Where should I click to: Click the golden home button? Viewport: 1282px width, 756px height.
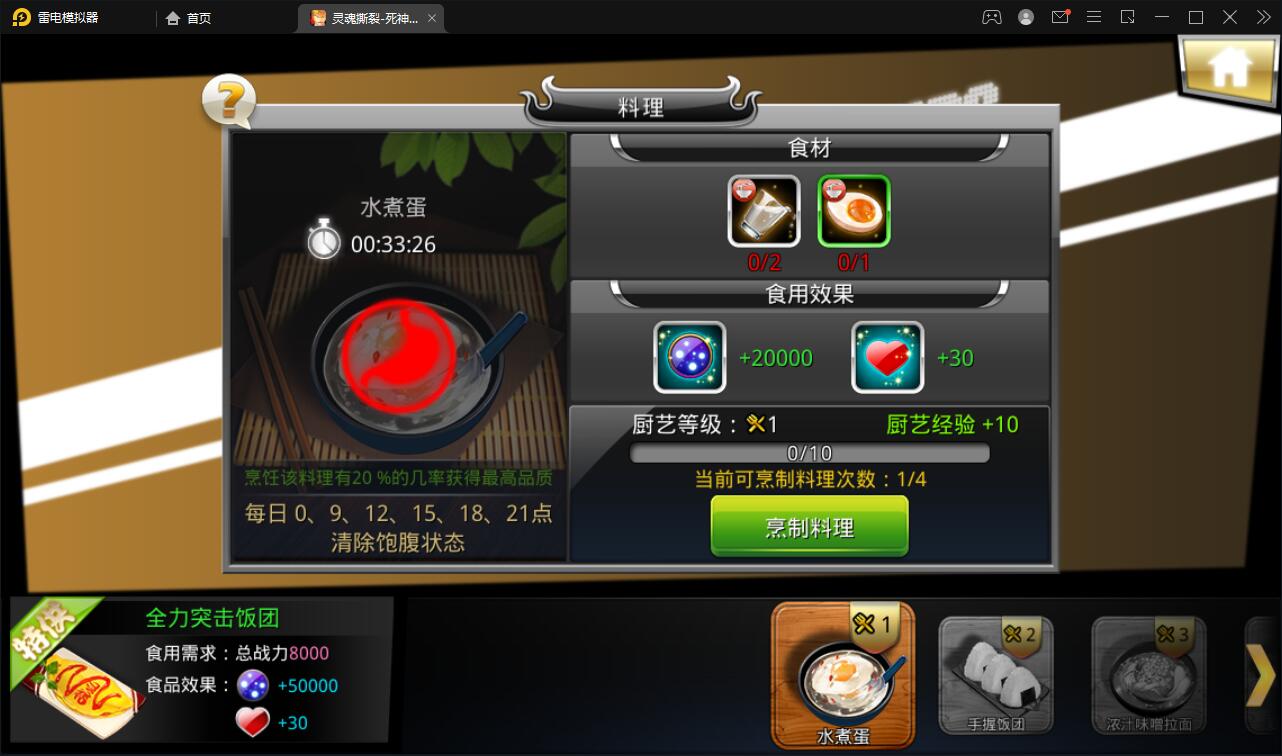tap(1228, 68)
